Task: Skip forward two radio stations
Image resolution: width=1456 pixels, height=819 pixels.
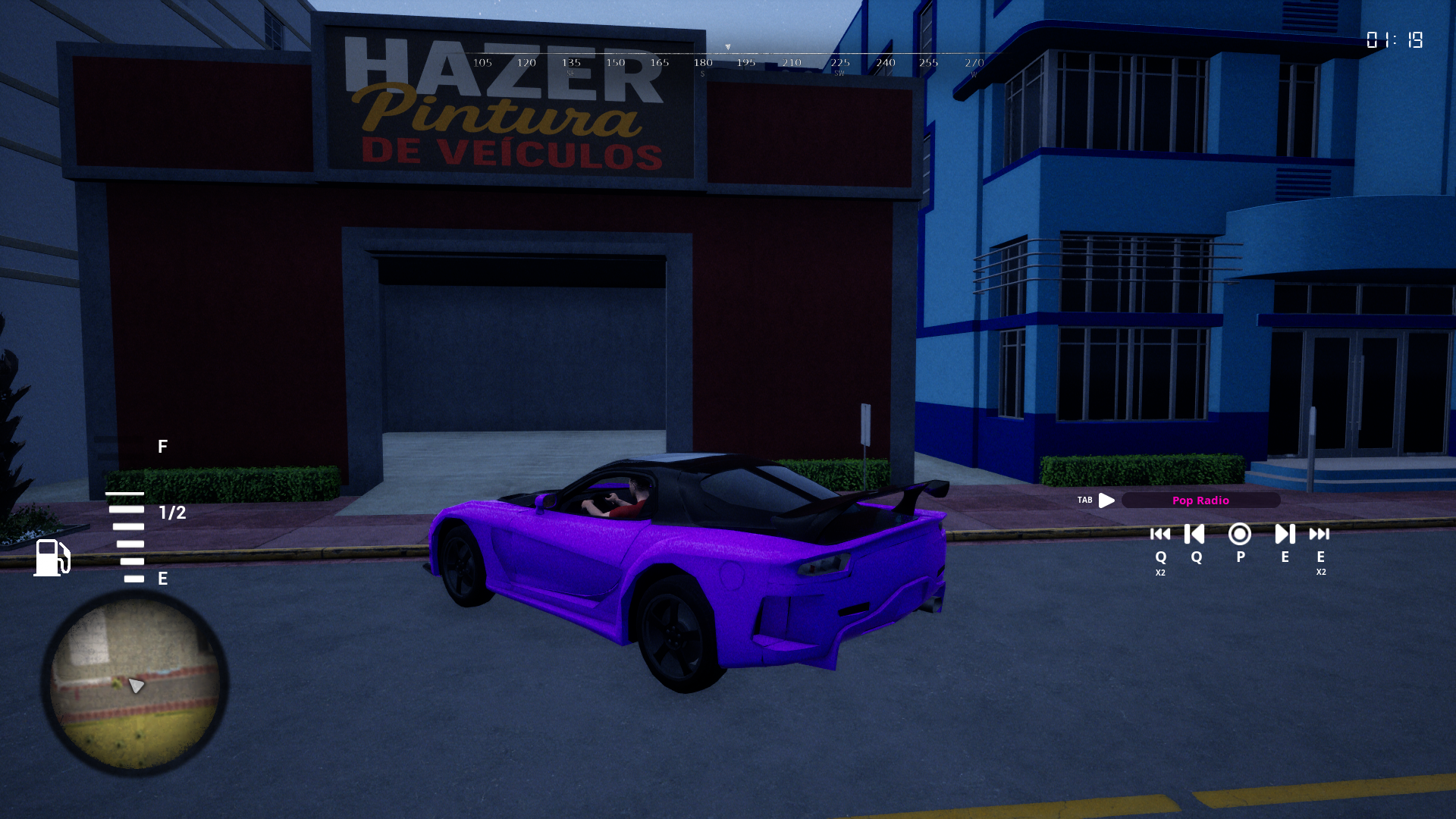Action: 1319,535
